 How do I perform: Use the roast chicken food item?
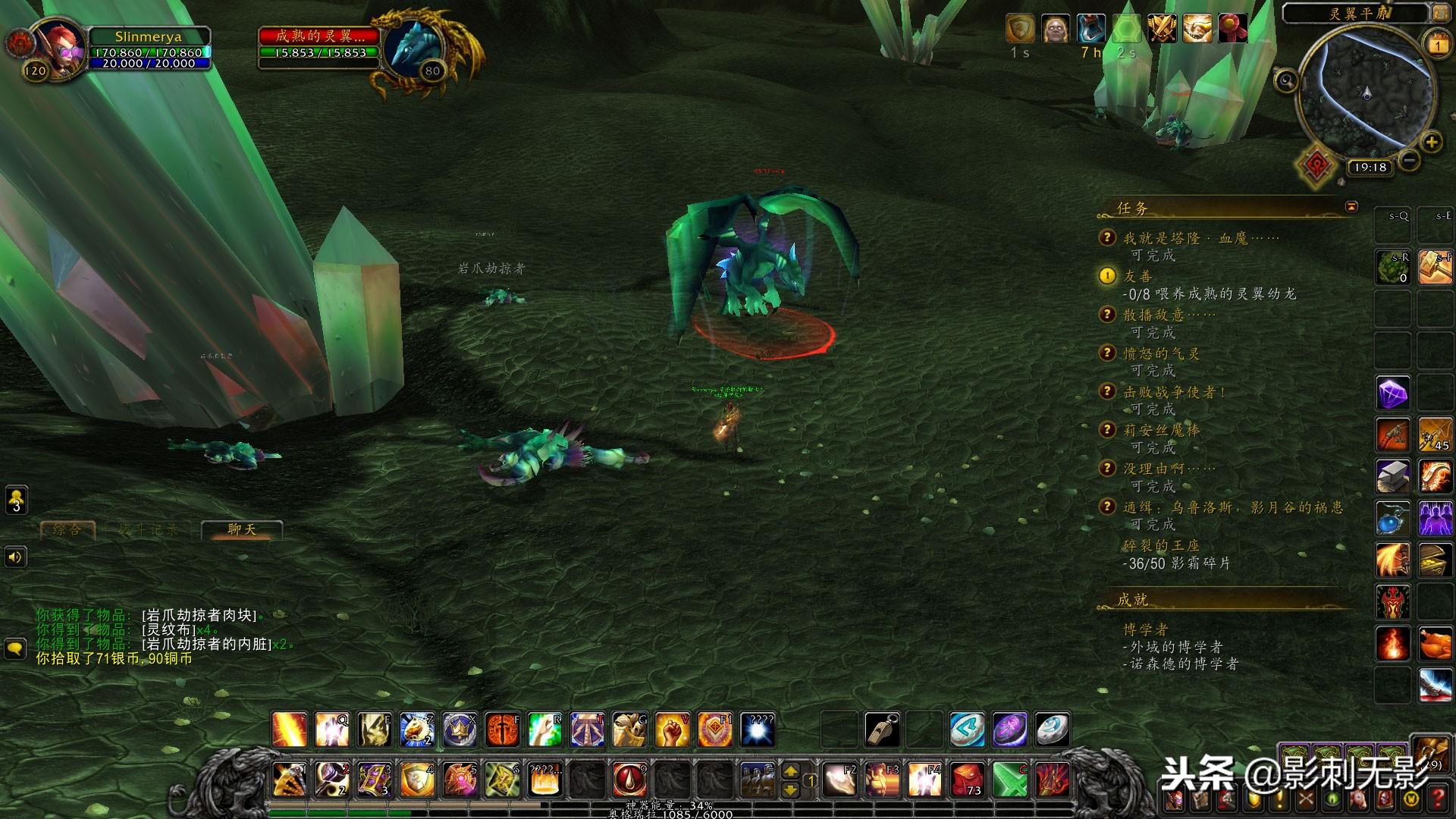tap(1435, 645)
